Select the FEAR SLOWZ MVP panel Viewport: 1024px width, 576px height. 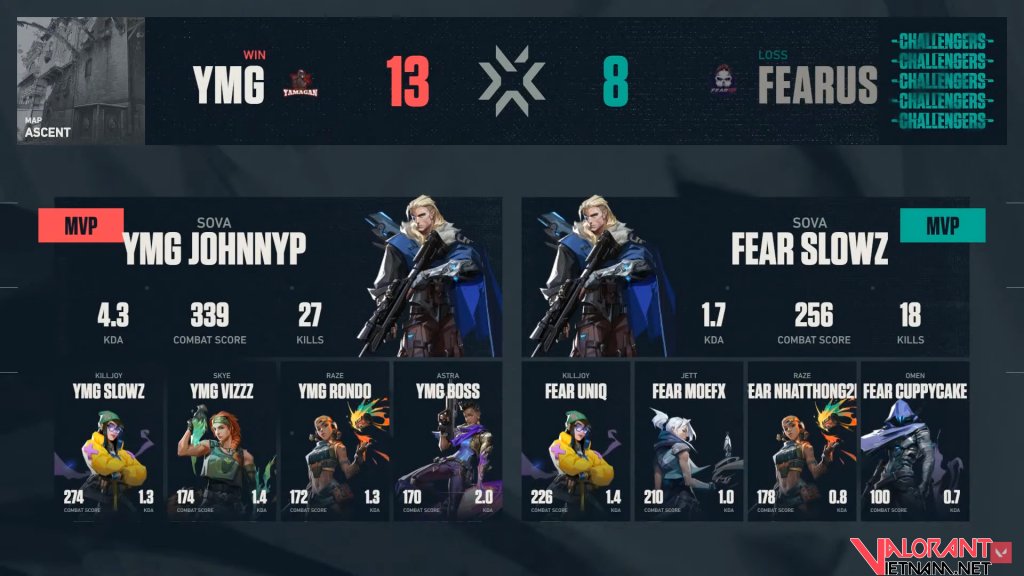pyautogui.click(x=745, y=277)
